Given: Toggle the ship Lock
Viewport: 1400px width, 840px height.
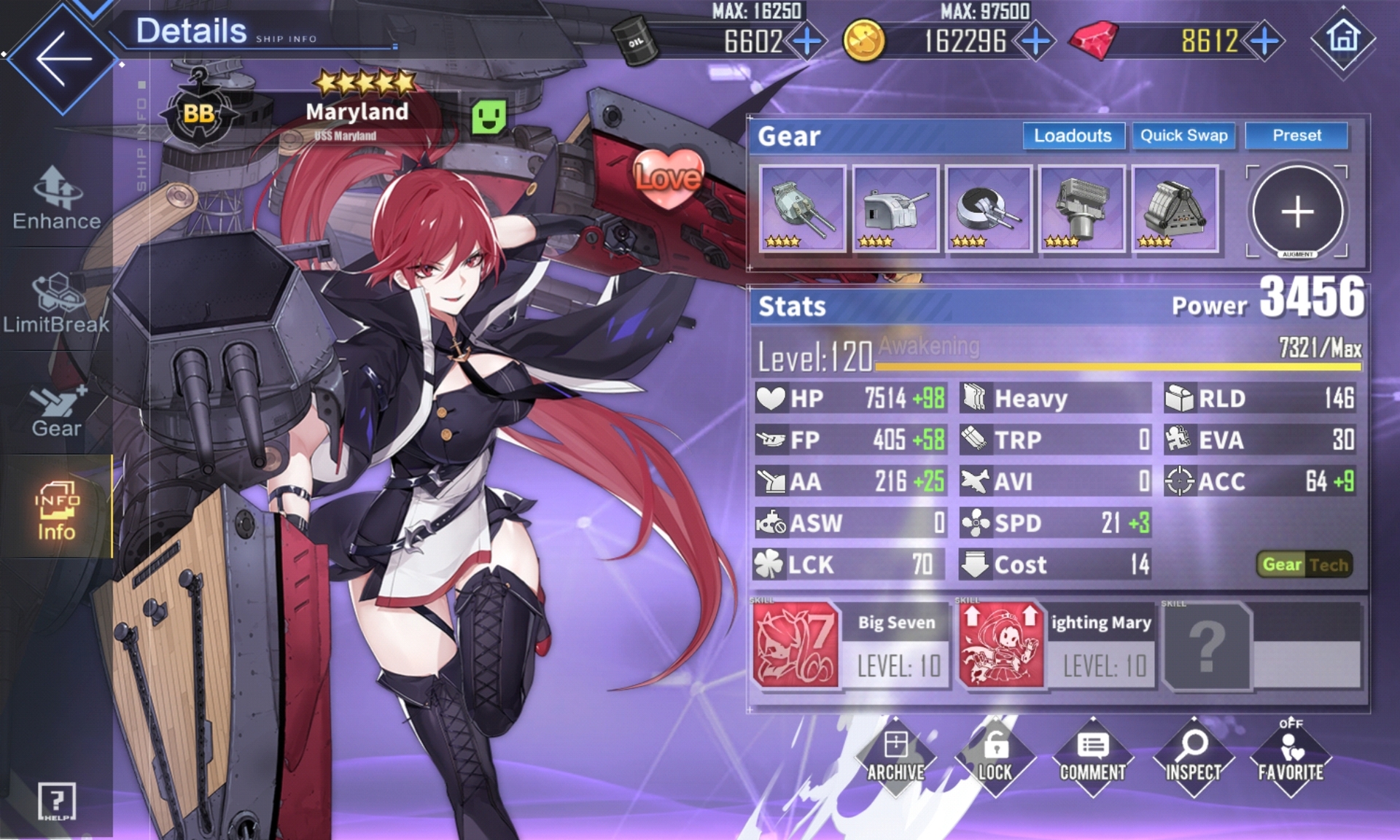Looking at the screenshot, I should coord(995,757).
